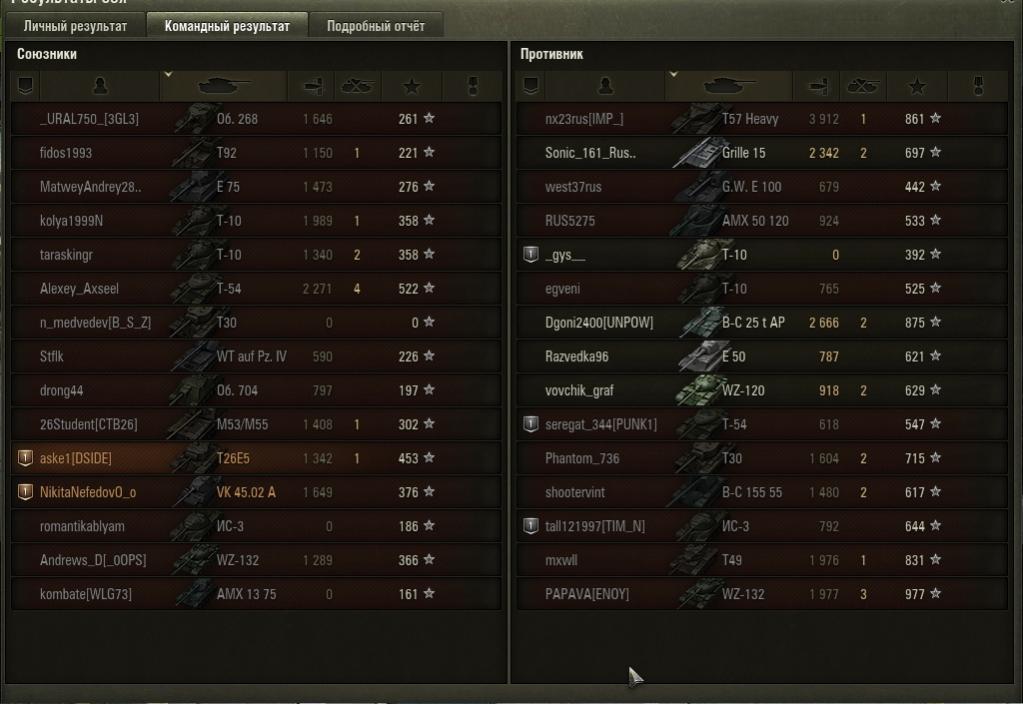Open the Подробный отчёт tab
The height and width of the screenshot is (704, 1023).
point(375,26)
